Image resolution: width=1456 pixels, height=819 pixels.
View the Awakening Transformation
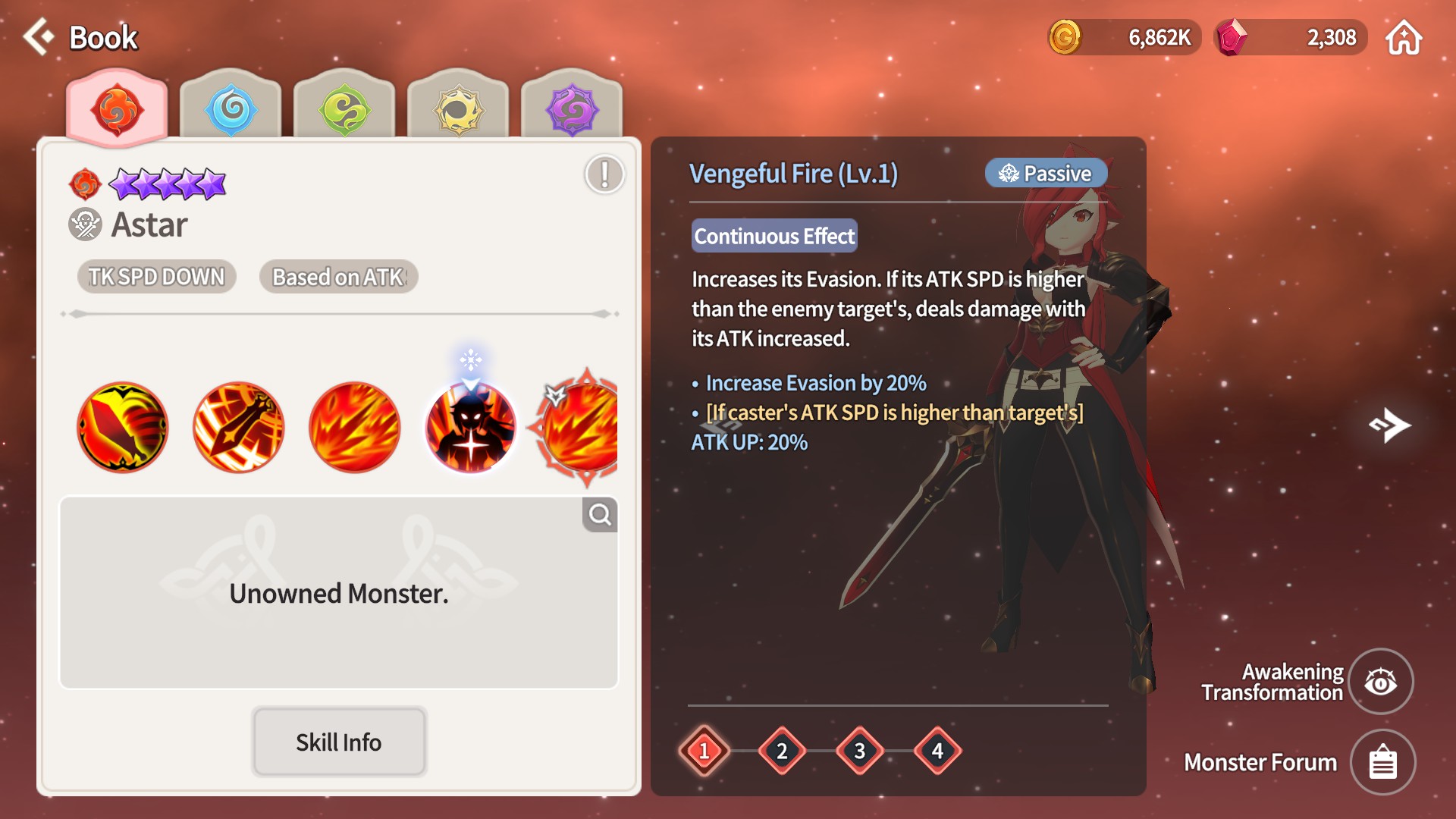coord(1381,682)
